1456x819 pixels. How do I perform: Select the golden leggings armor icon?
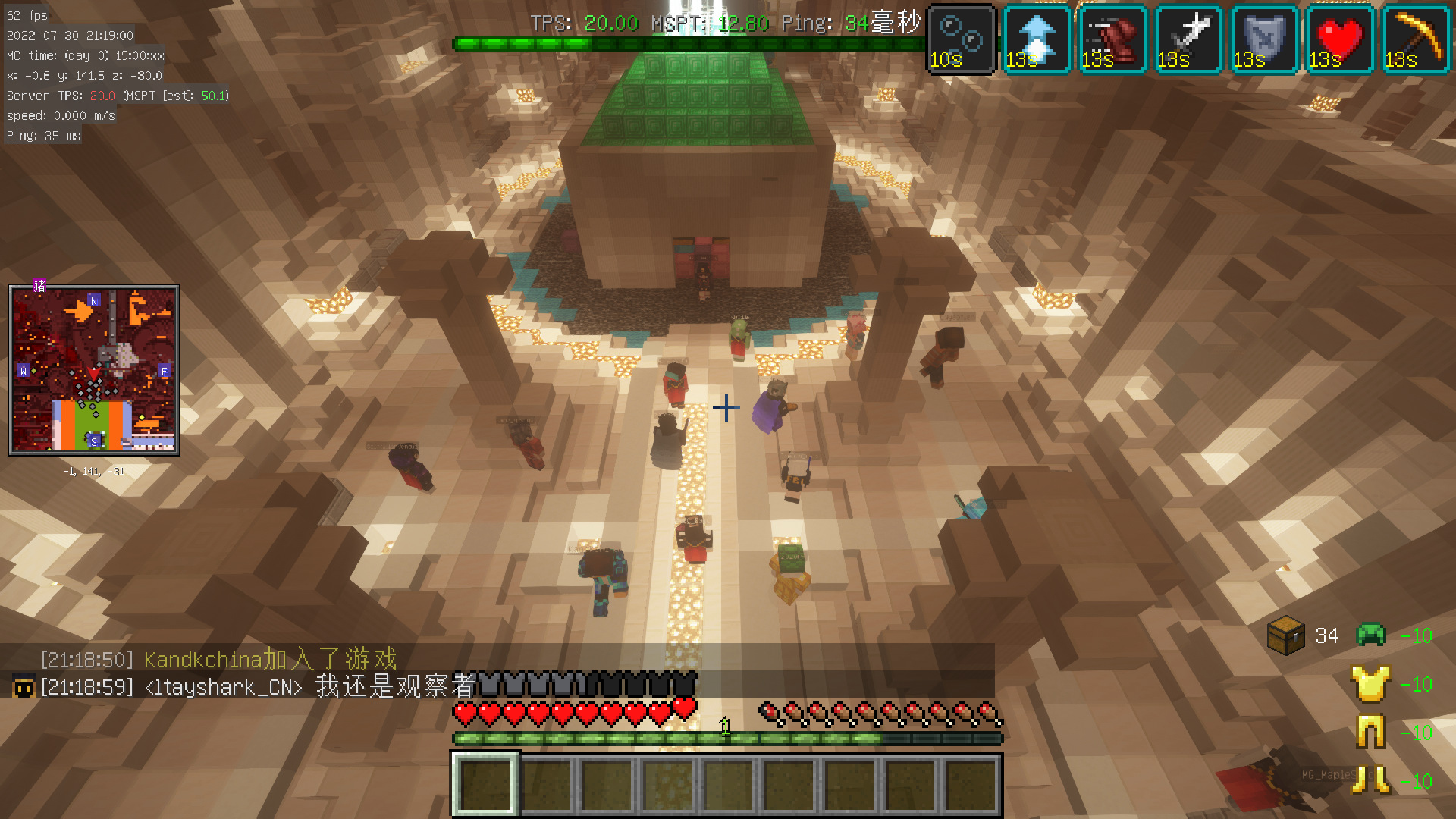[x=1371, y=733]
